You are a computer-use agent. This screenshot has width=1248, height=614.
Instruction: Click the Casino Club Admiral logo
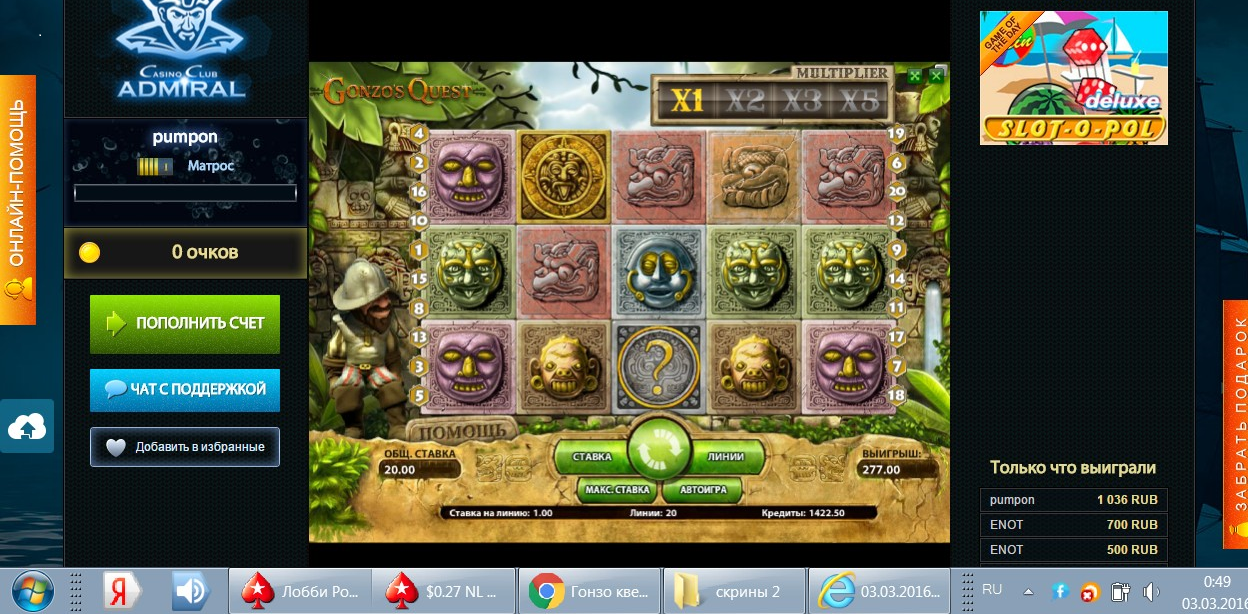click(x=180, y=50)
